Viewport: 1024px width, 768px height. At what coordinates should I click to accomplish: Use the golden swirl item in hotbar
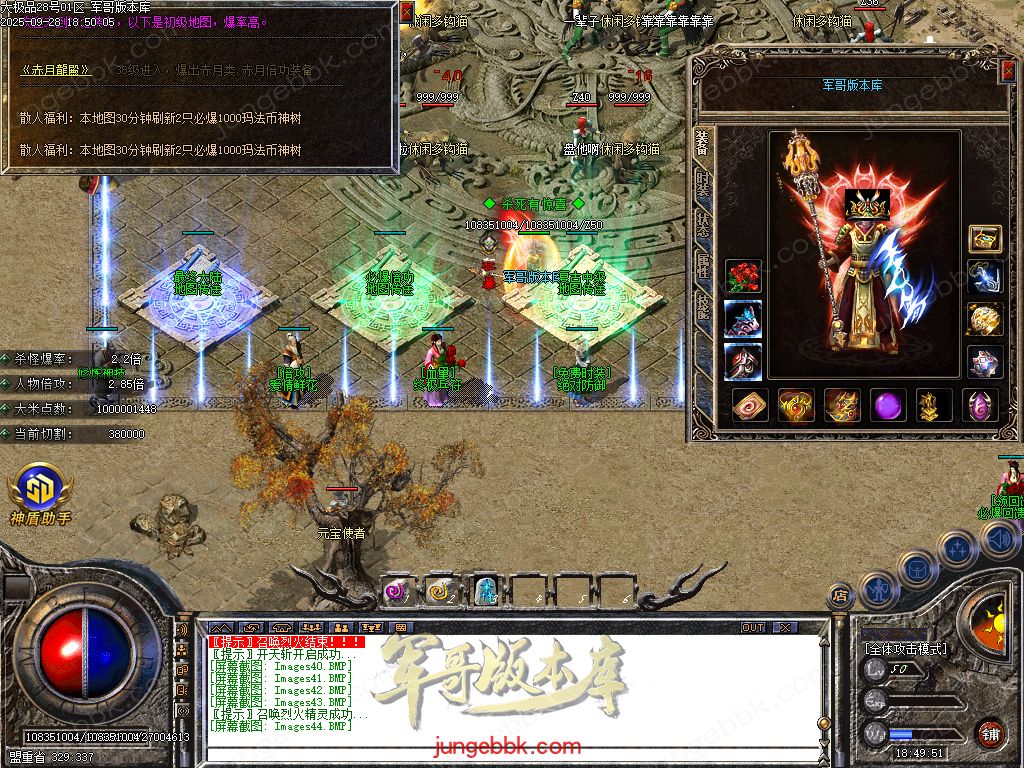(x=441, y=592)
